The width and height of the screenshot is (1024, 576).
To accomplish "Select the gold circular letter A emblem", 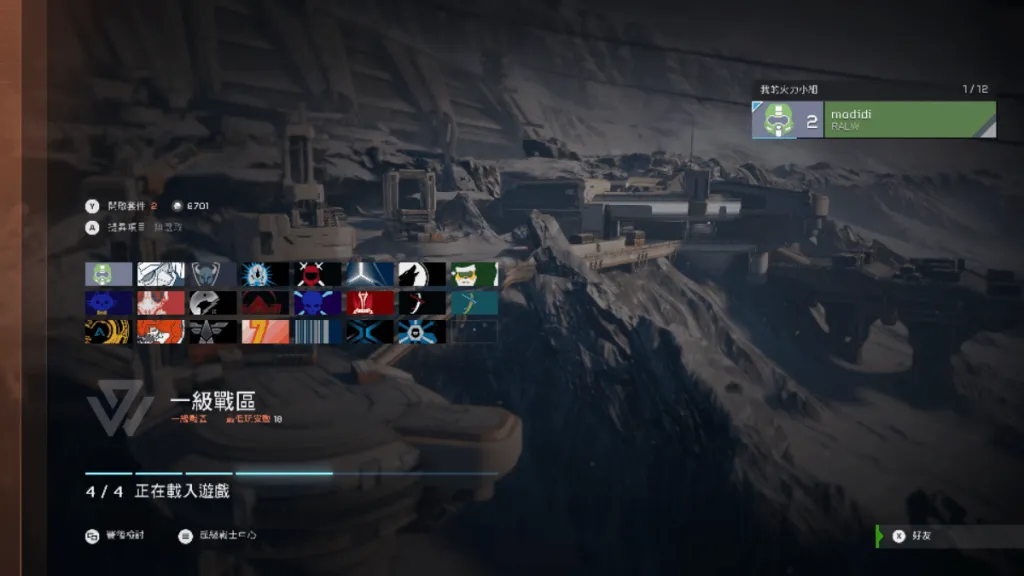I will tap(109, 332).
